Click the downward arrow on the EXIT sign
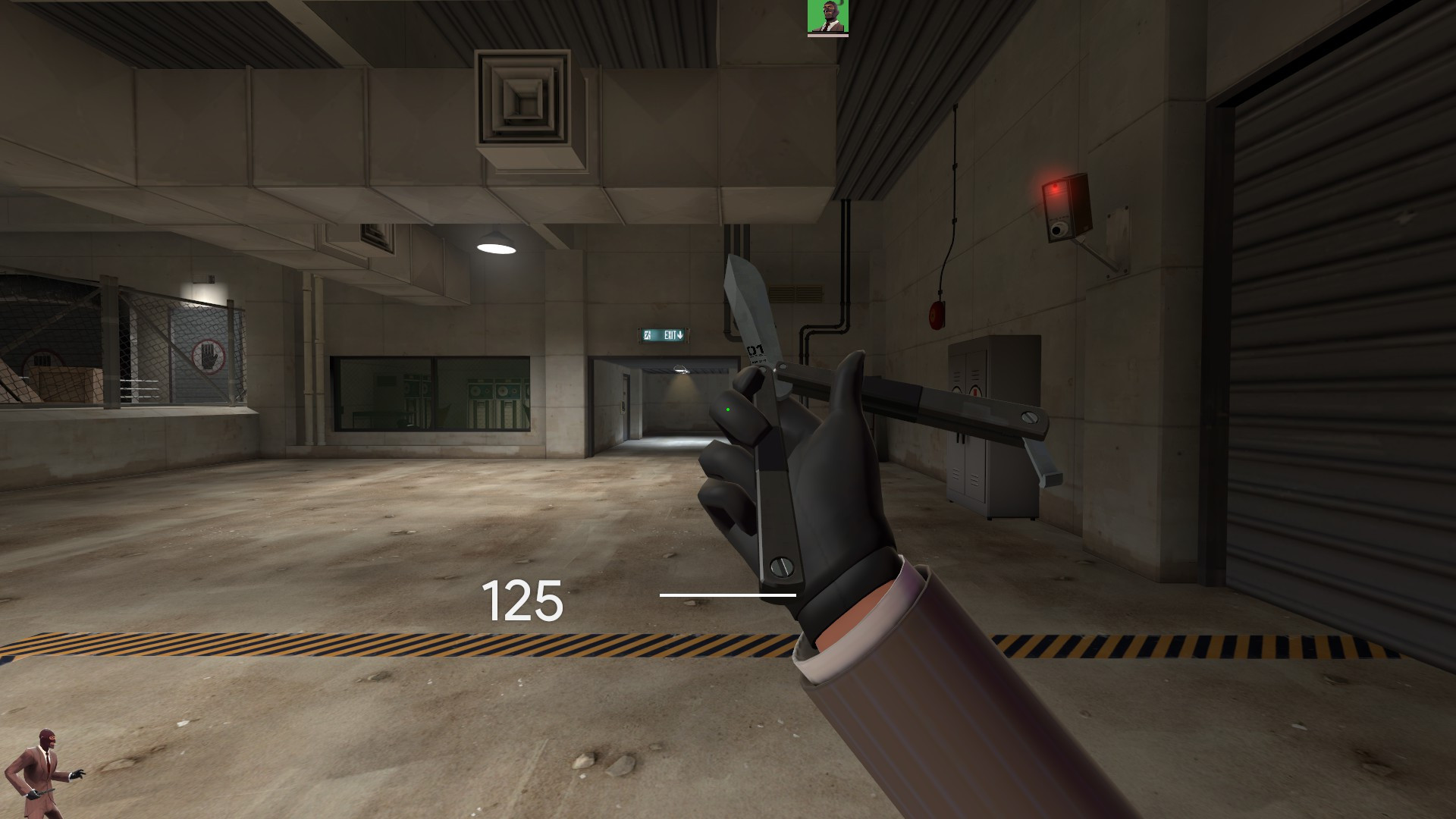Screen dimensions: 1456x819 point(681,333)
